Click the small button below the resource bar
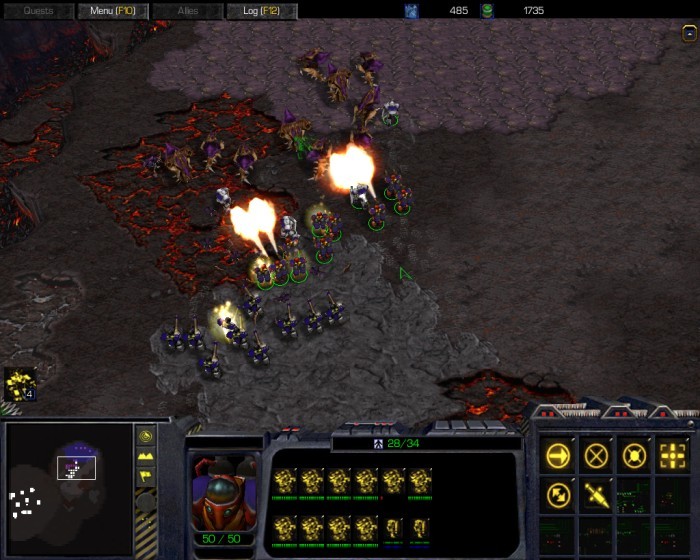 [x=689, y=32]
